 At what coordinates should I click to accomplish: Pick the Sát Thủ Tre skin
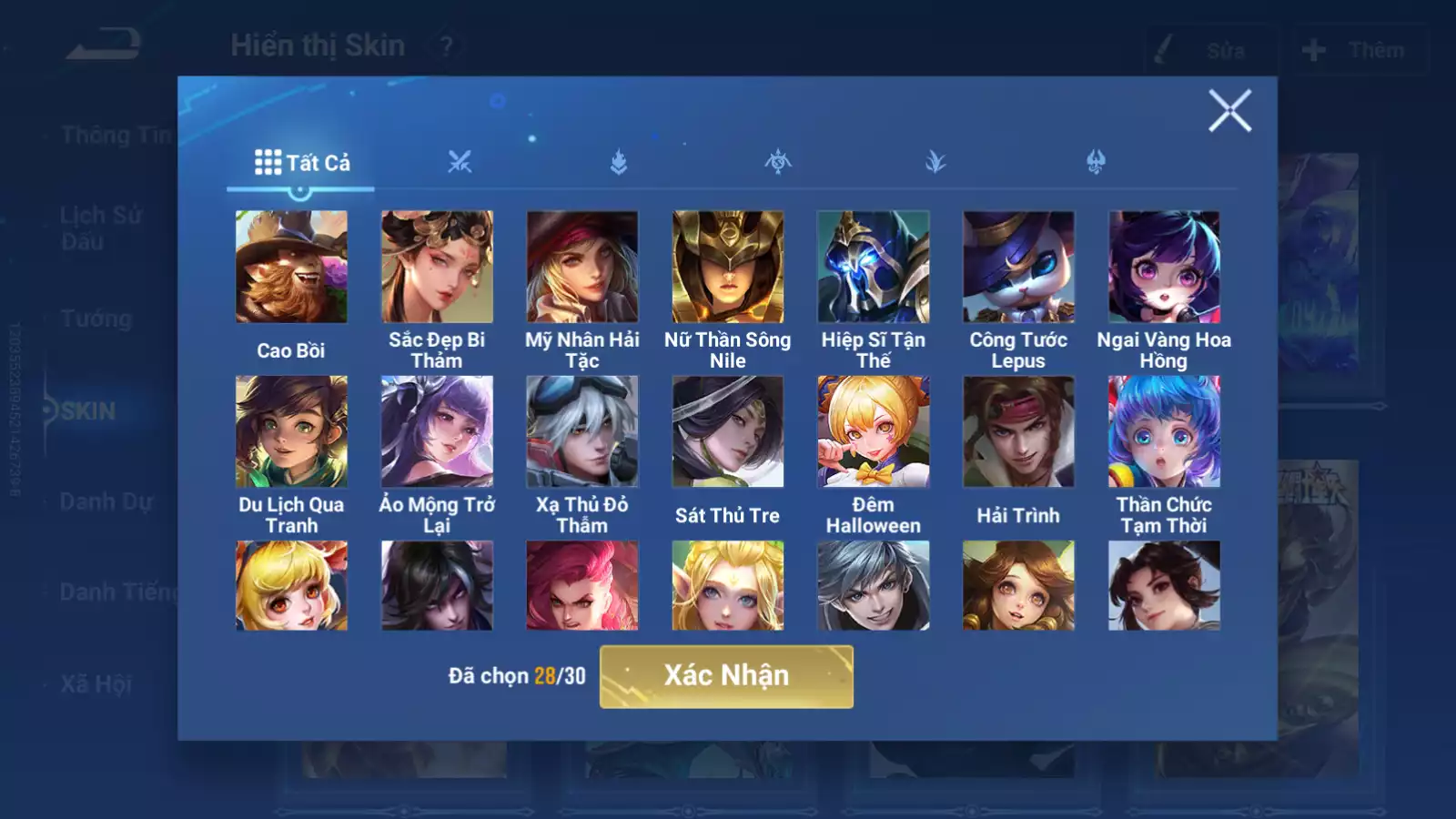(728, 431)
